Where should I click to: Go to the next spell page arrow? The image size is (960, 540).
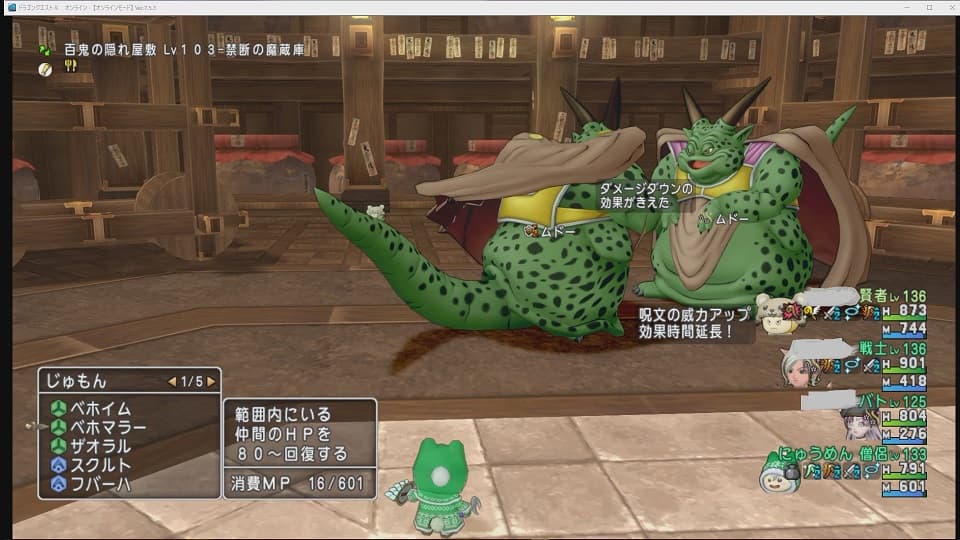[x=211, y=381]
